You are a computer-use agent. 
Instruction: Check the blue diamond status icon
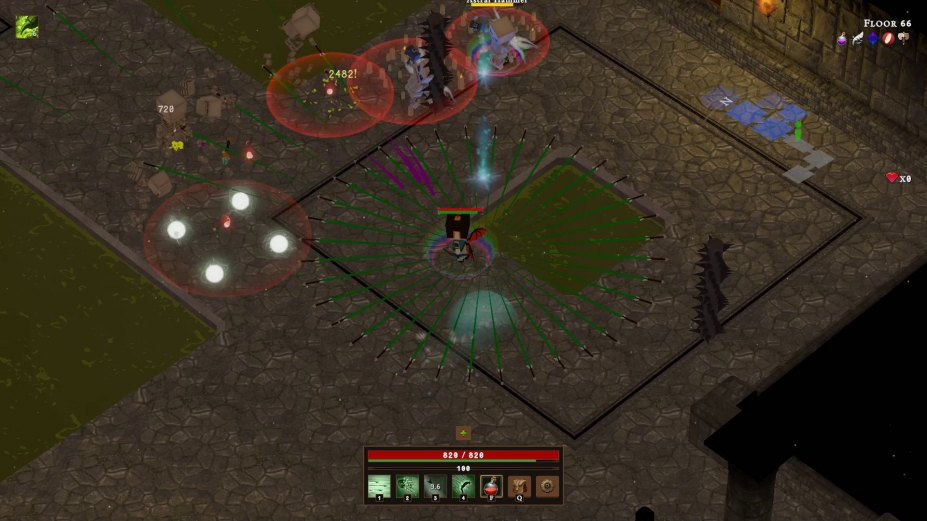pyautogui.click(x=873, y=39)
